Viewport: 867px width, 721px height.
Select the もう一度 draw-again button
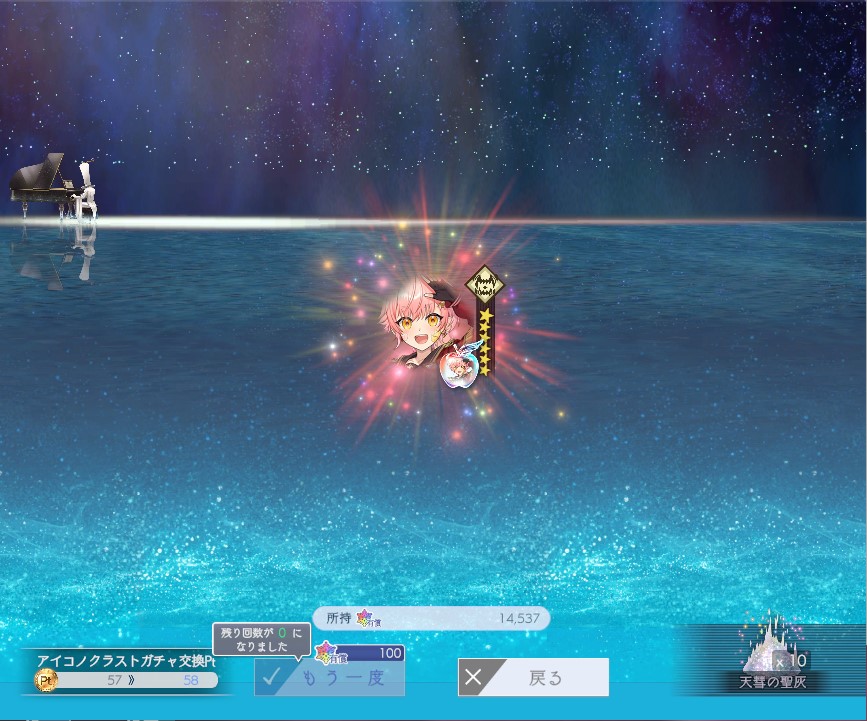coord(330,677)
